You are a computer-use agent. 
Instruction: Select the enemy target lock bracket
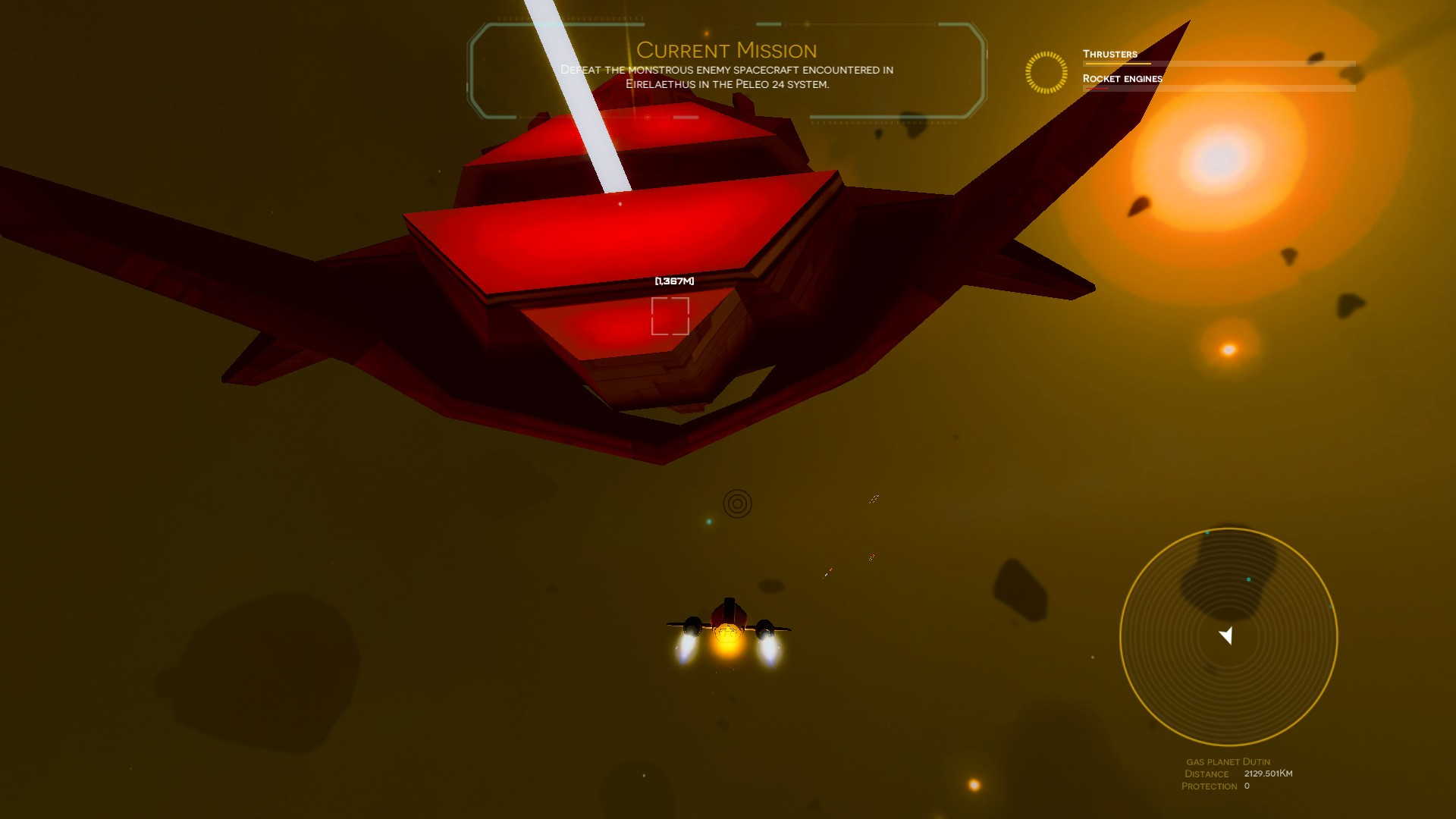point(670,316)
